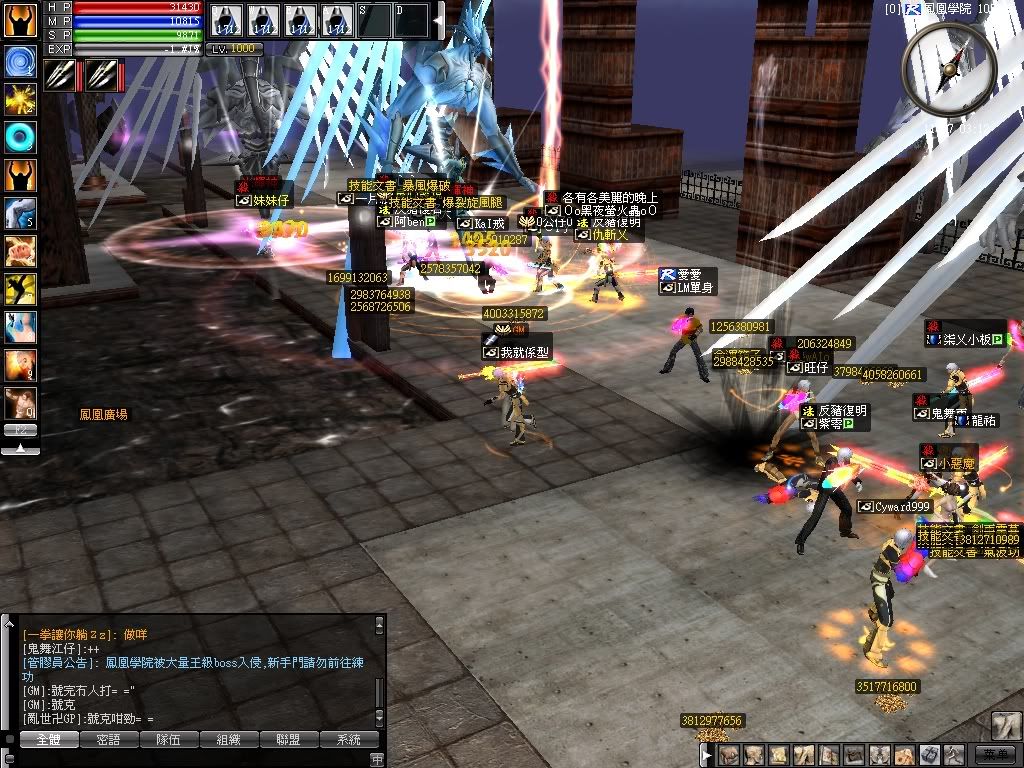Open the 系統 system message tab

click(349, 740)
